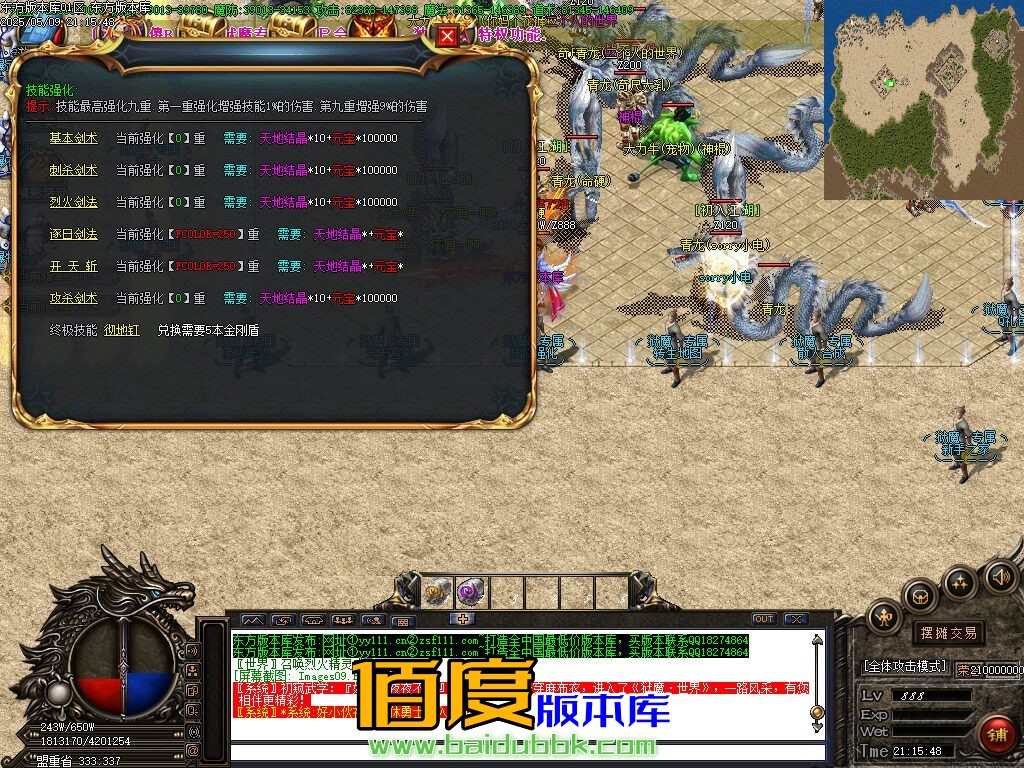Screen dimensions: 1024x768
Task: Select 基本剑术 skill to enhance
Action: click(74, 138)
